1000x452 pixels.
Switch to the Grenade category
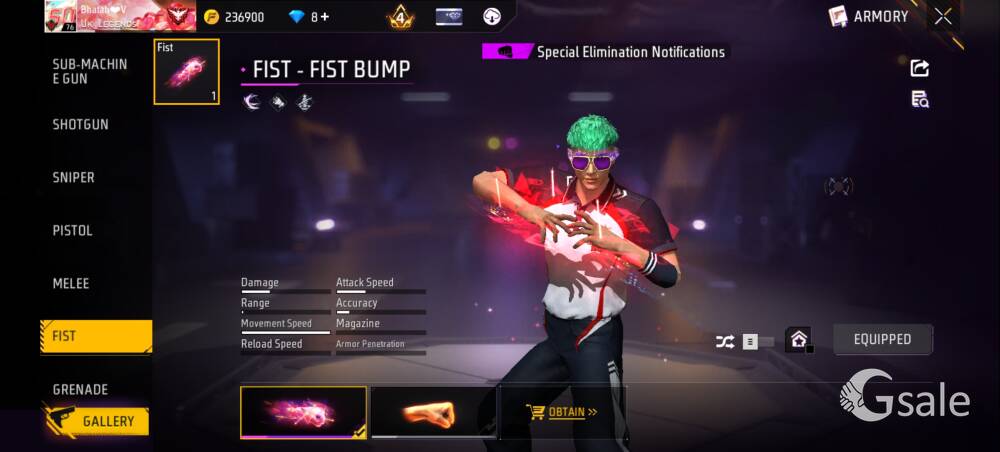pyautogui.click(x=80, y=389)
